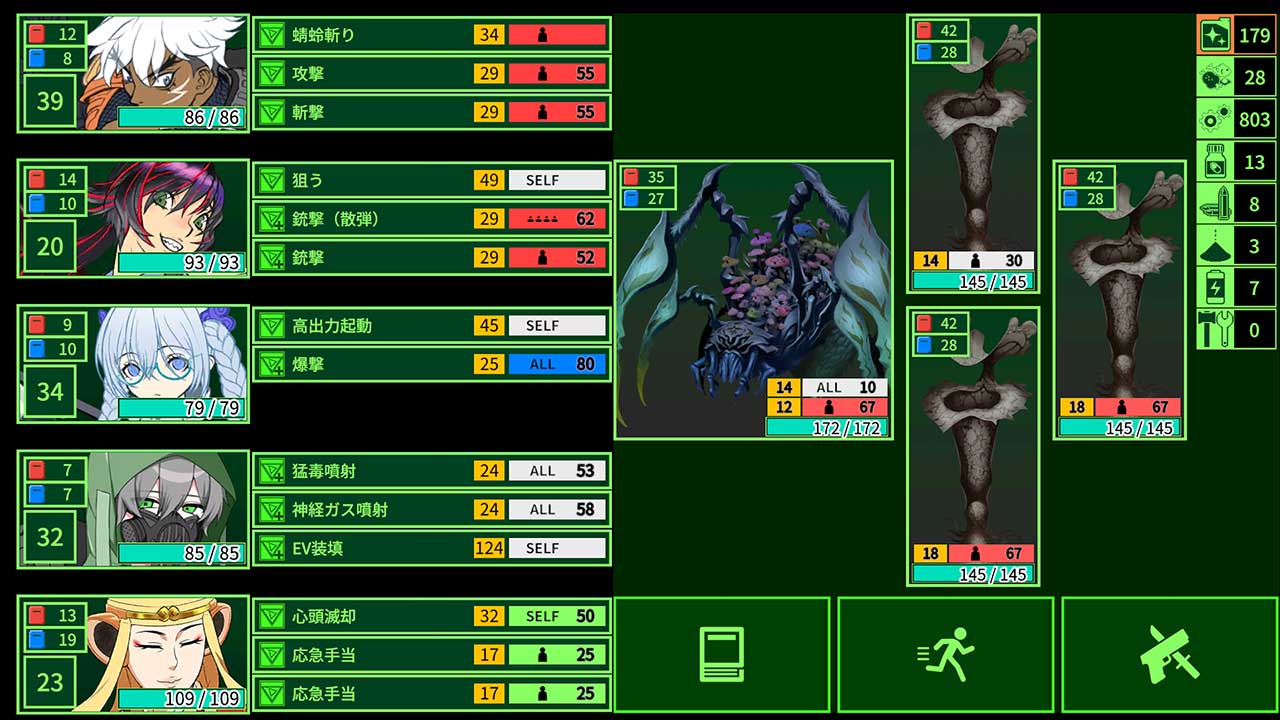Viewport: 1280px width, 720px height.
Task: Click the battery resource icon showing 7
Action: 1215,288
